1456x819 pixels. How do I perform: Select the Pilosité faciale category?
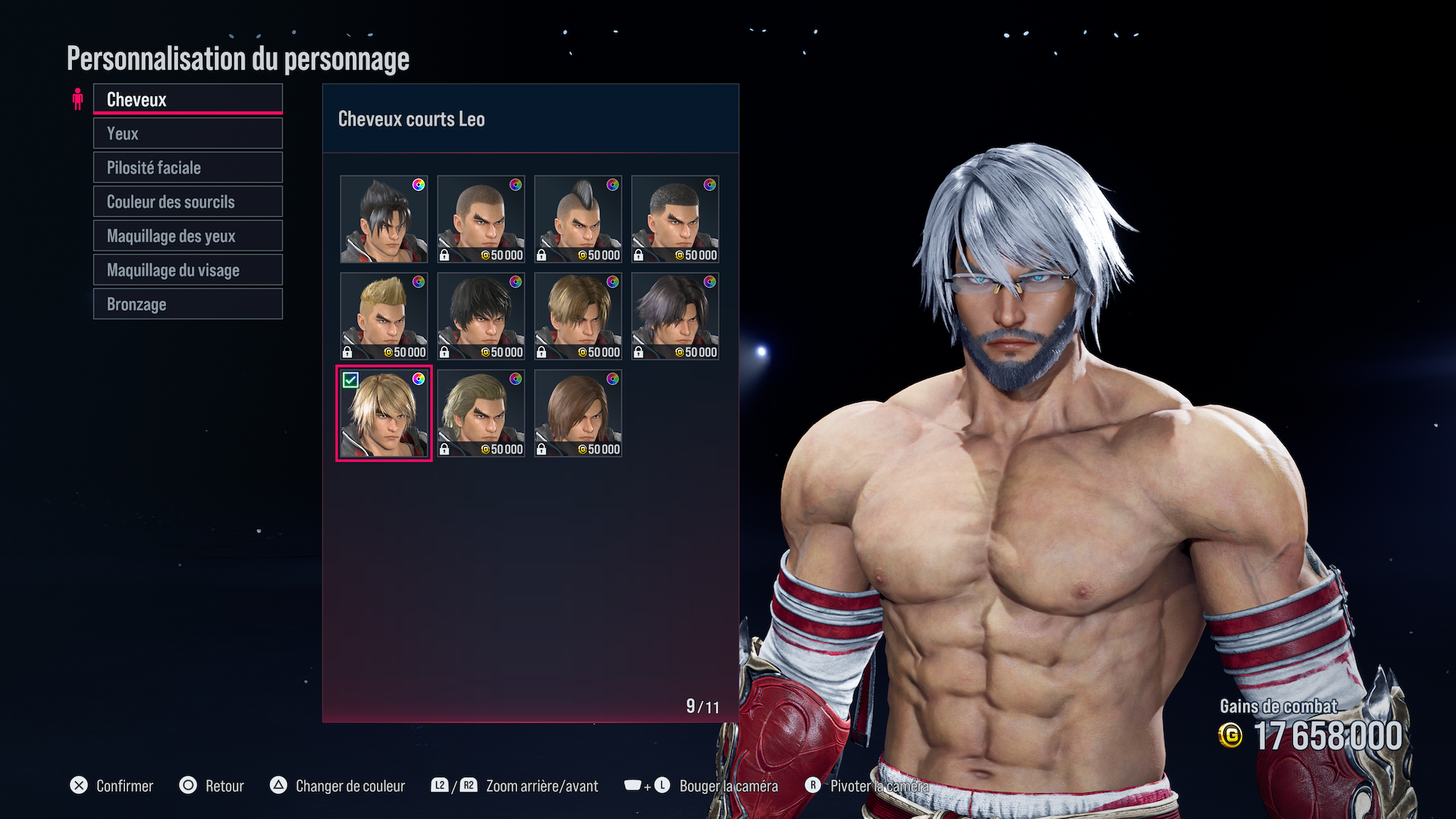click(187, 168)
